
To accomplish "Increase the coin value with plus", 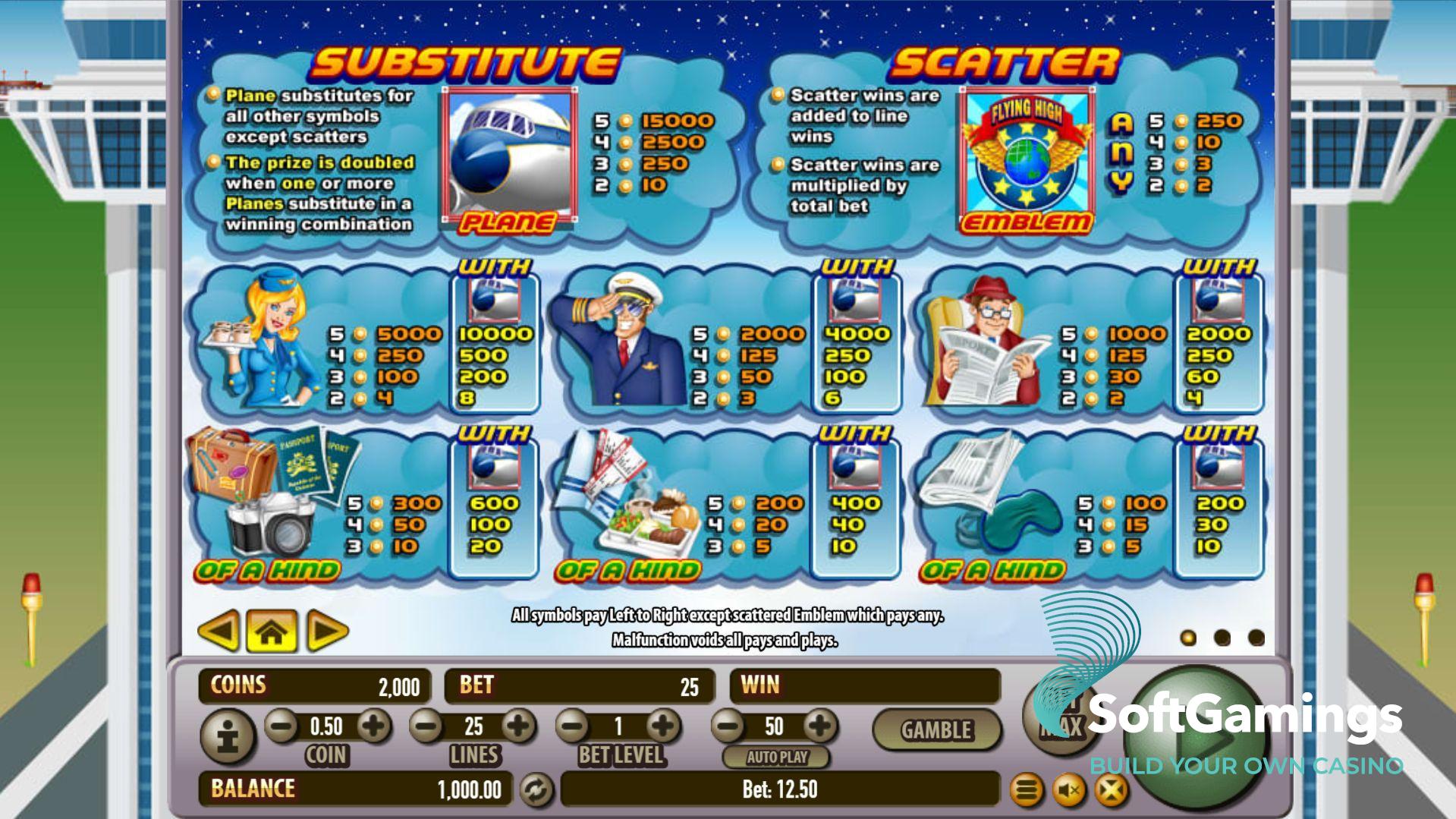I will tap(373, 726).
